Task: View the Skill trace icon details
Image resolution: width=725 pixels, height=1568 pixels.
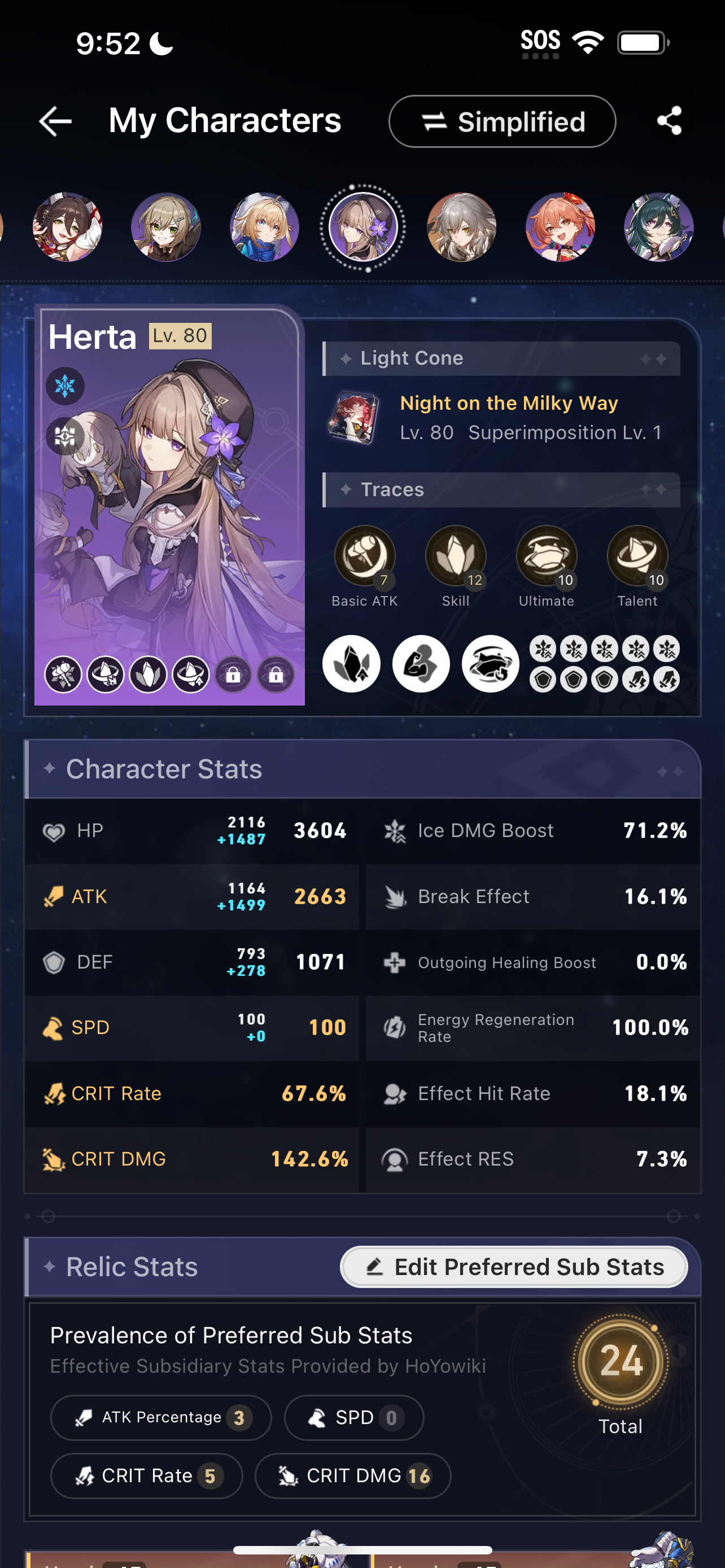Action: (455, 555)
